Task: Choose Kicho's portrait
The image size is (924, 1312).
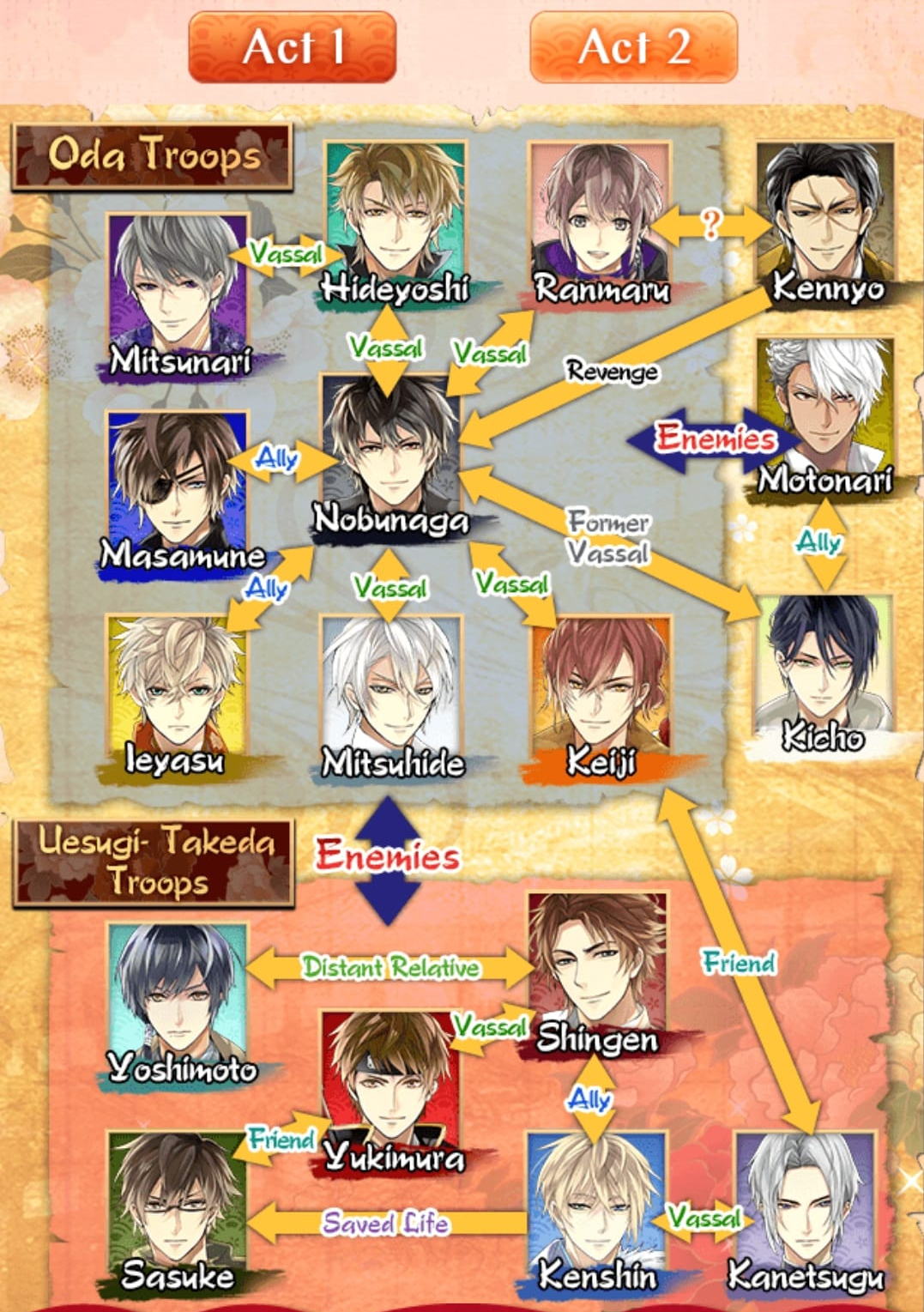Action: [824, 665]
